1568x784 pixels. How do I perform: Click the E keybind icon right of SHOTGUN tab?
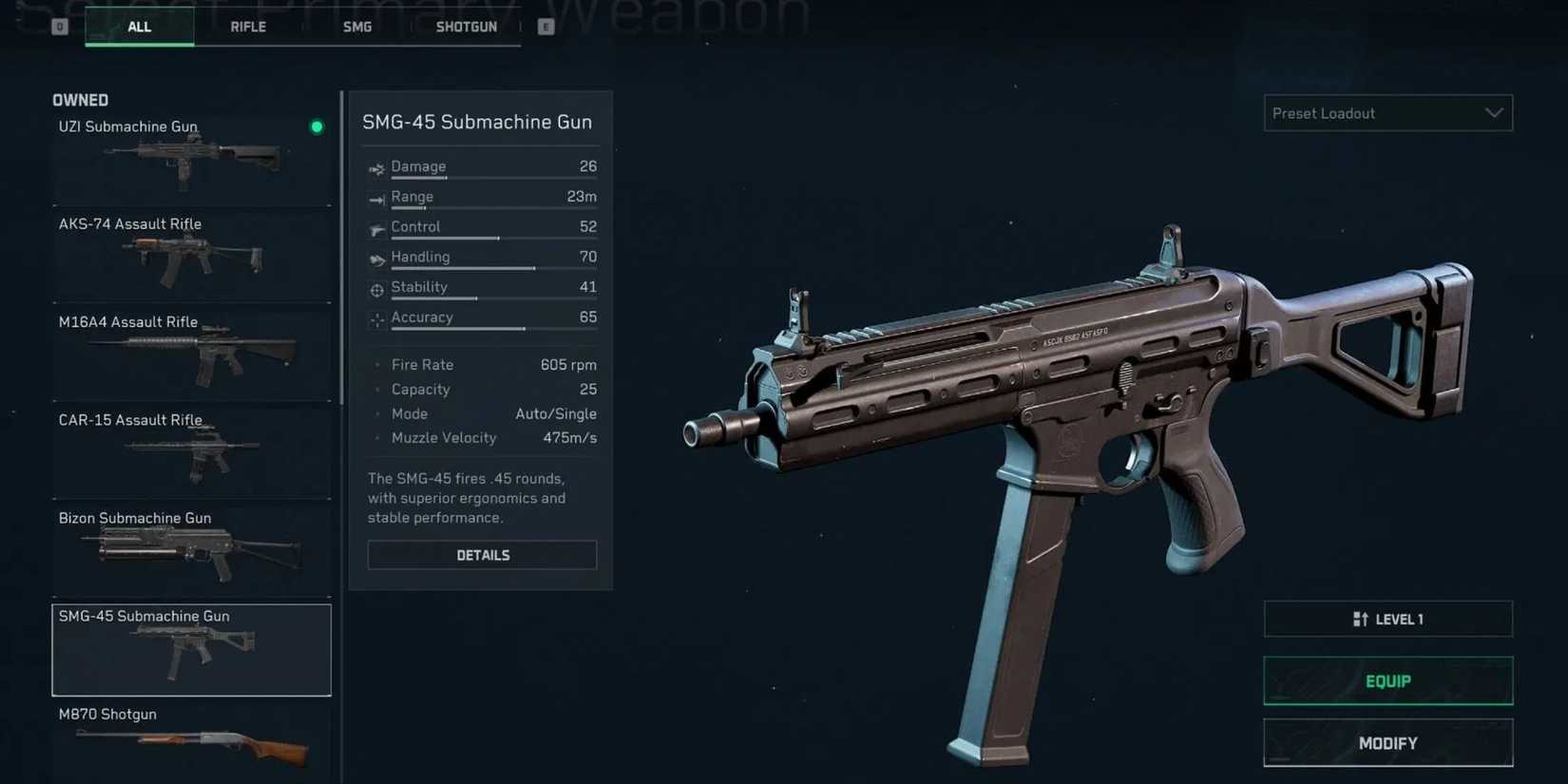click(545, 27)
